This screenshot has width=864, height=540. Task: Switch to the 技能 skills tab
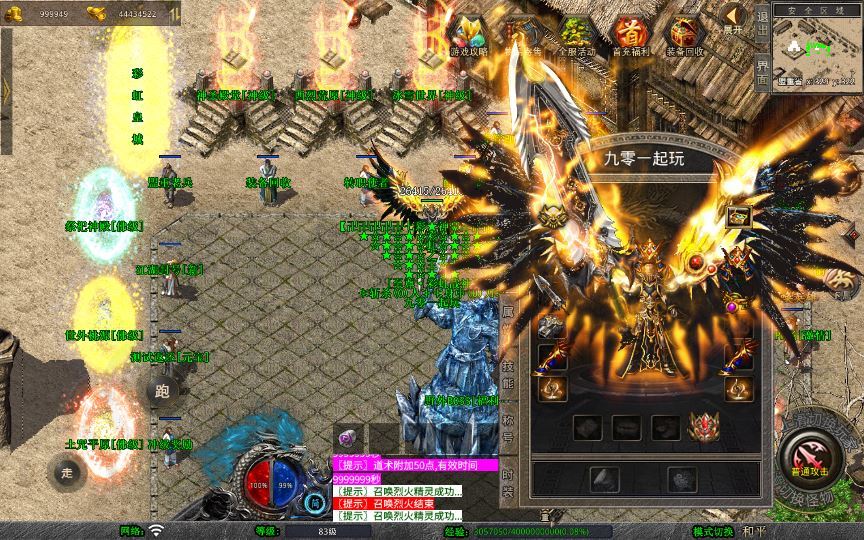pos(508,375)
